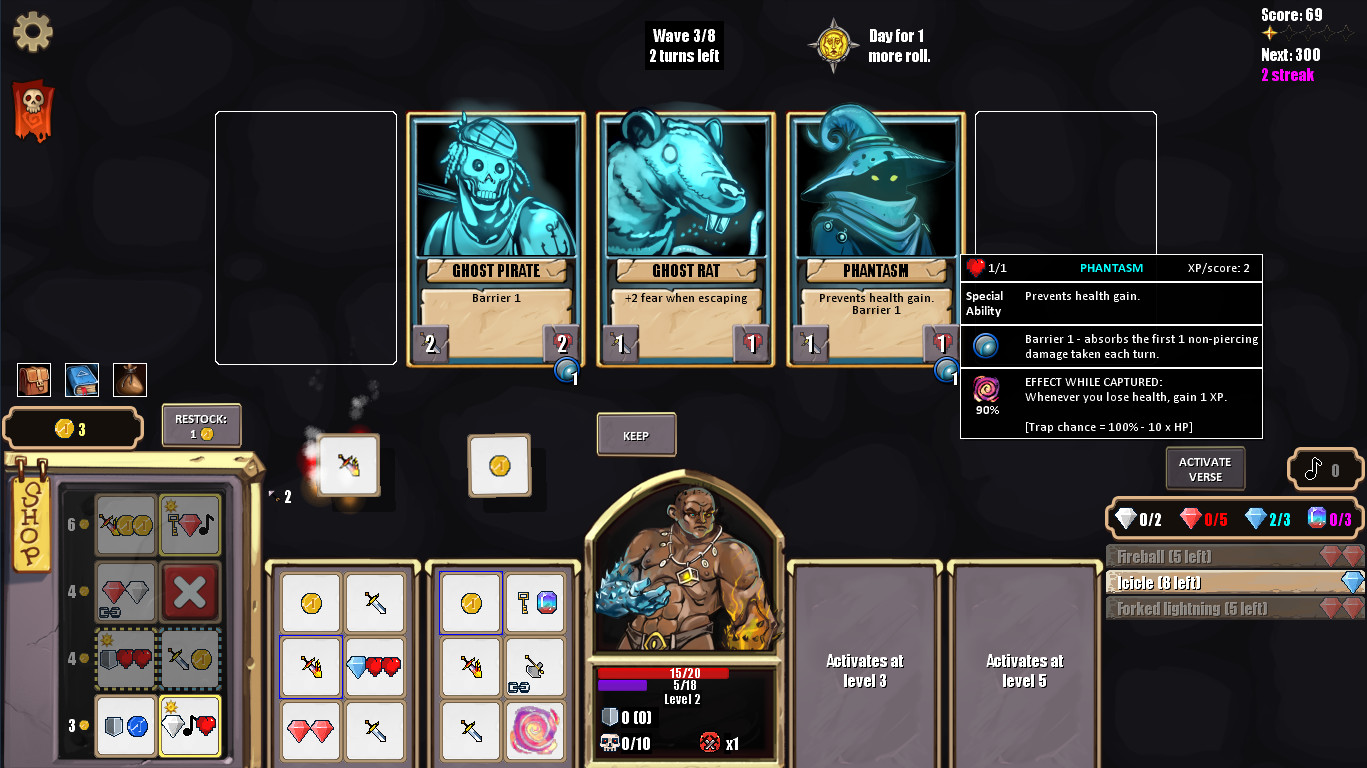Select the key and prism die face
Viewport: 1367px width, 768px height.
click(x=535, y=603)
